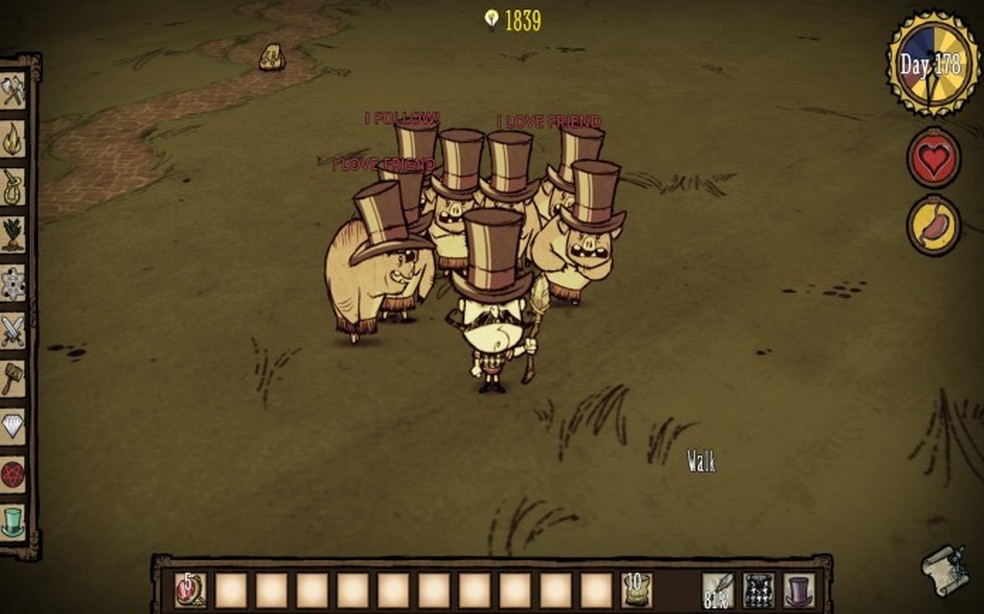Open the Tools crafting tab with axe and pickaxe
Screen dimensions: 984x614
tap(13, 89)
